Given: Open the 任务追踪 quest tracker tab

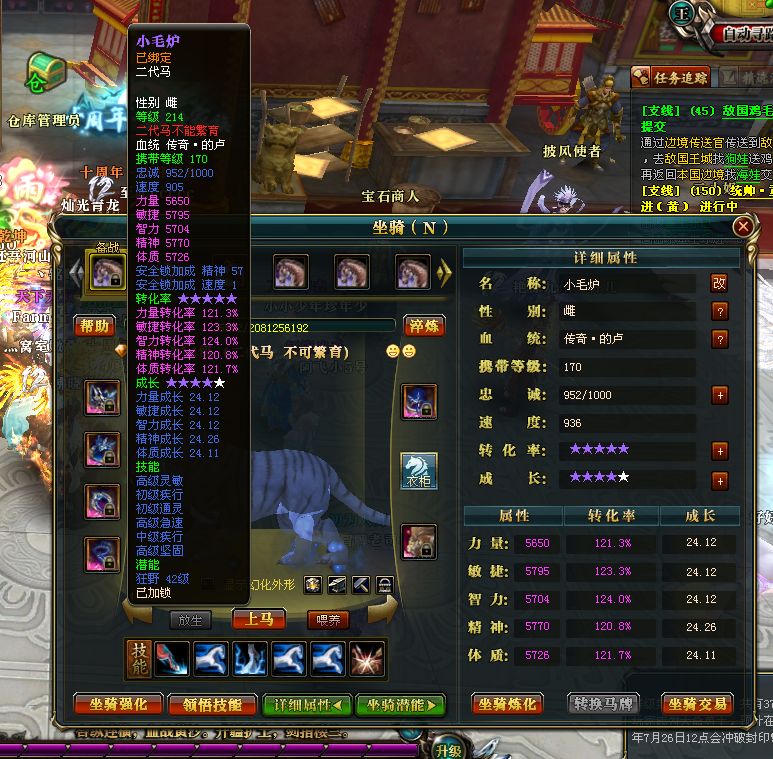Looking at the screenshot, I should point(671,77).
